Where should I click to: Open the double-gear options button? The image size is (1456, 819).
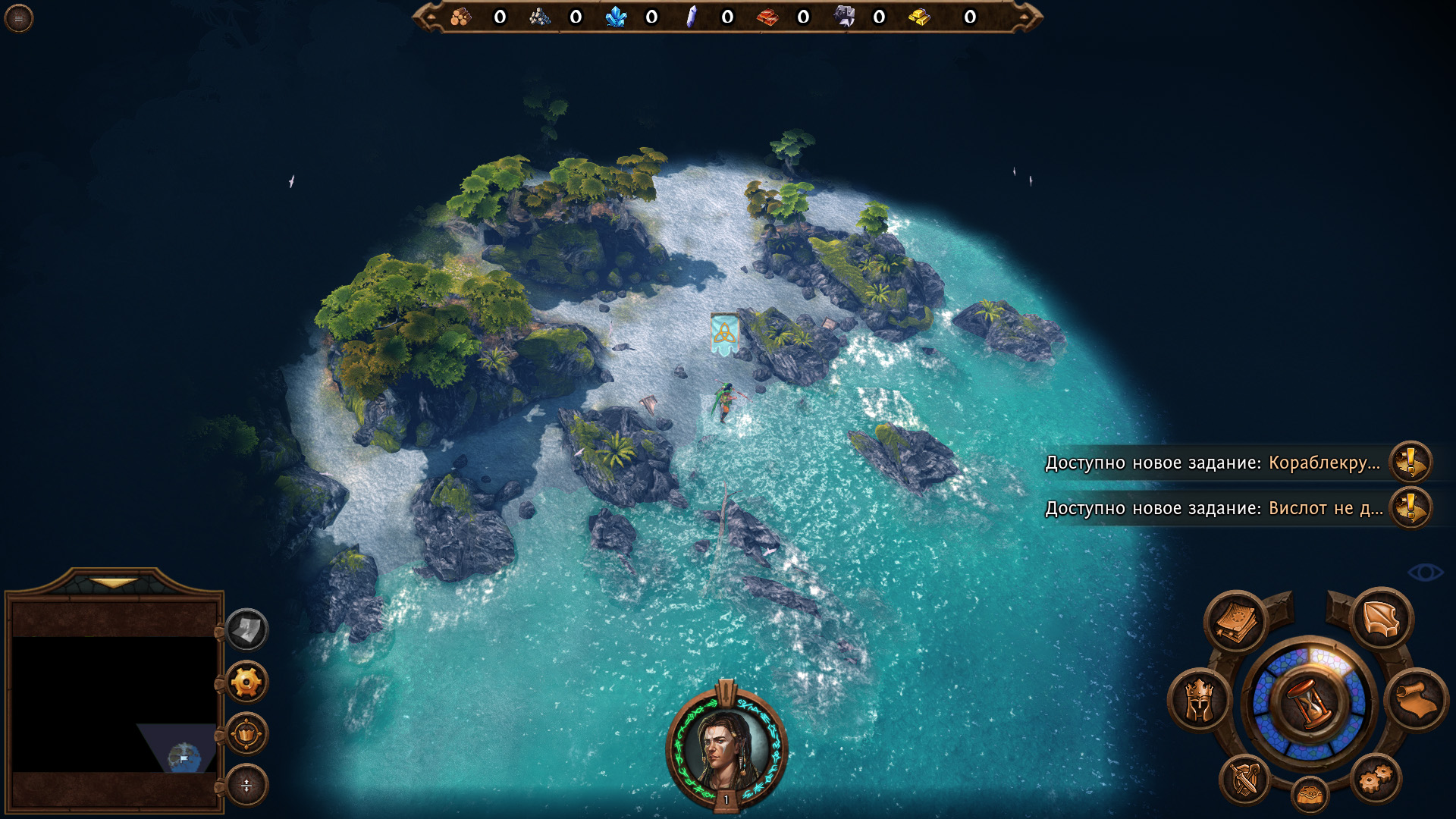(1376, 778)
